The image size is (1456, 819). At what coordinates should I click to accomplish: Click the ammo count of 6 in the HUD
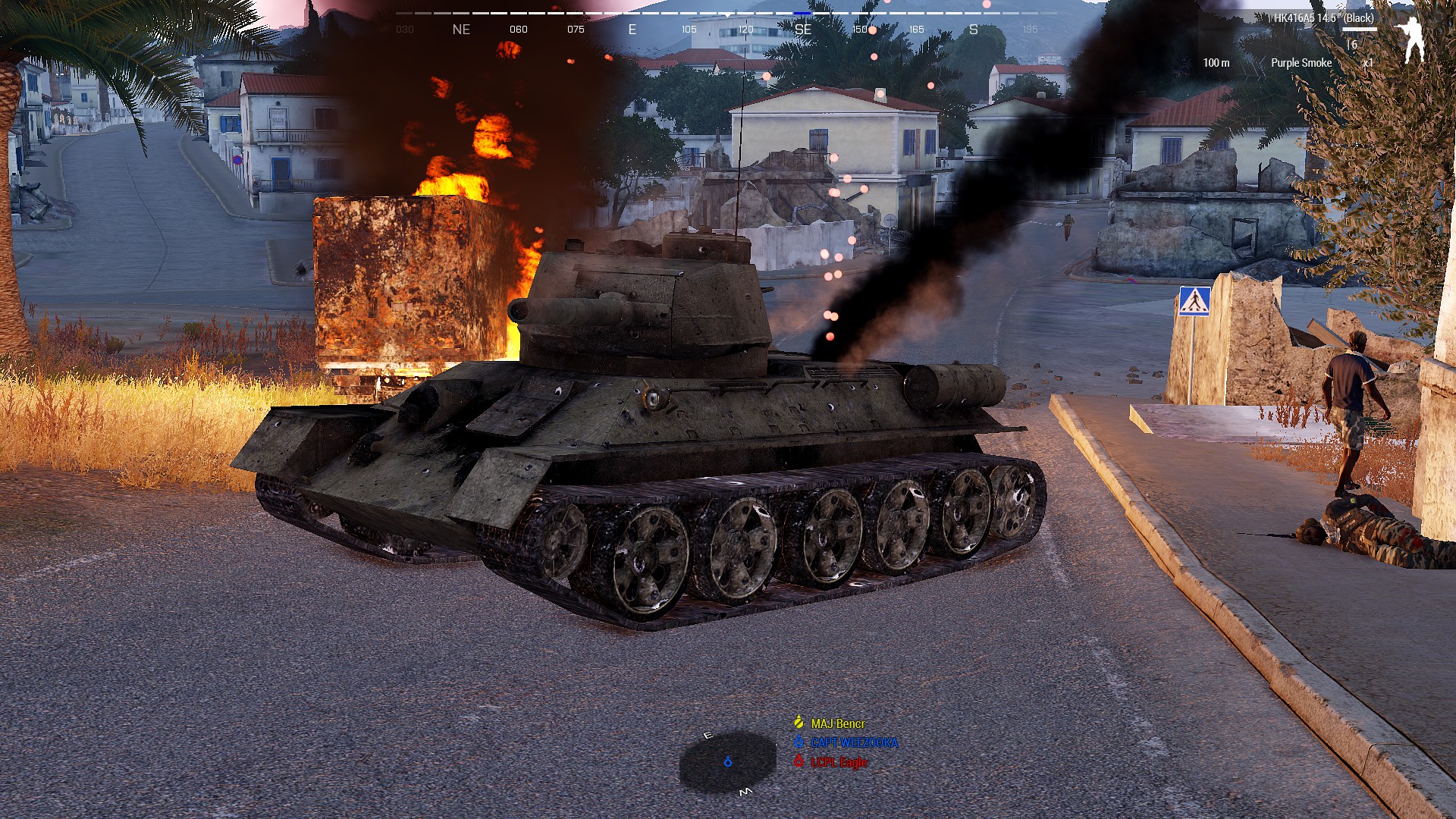point(1353,45)
